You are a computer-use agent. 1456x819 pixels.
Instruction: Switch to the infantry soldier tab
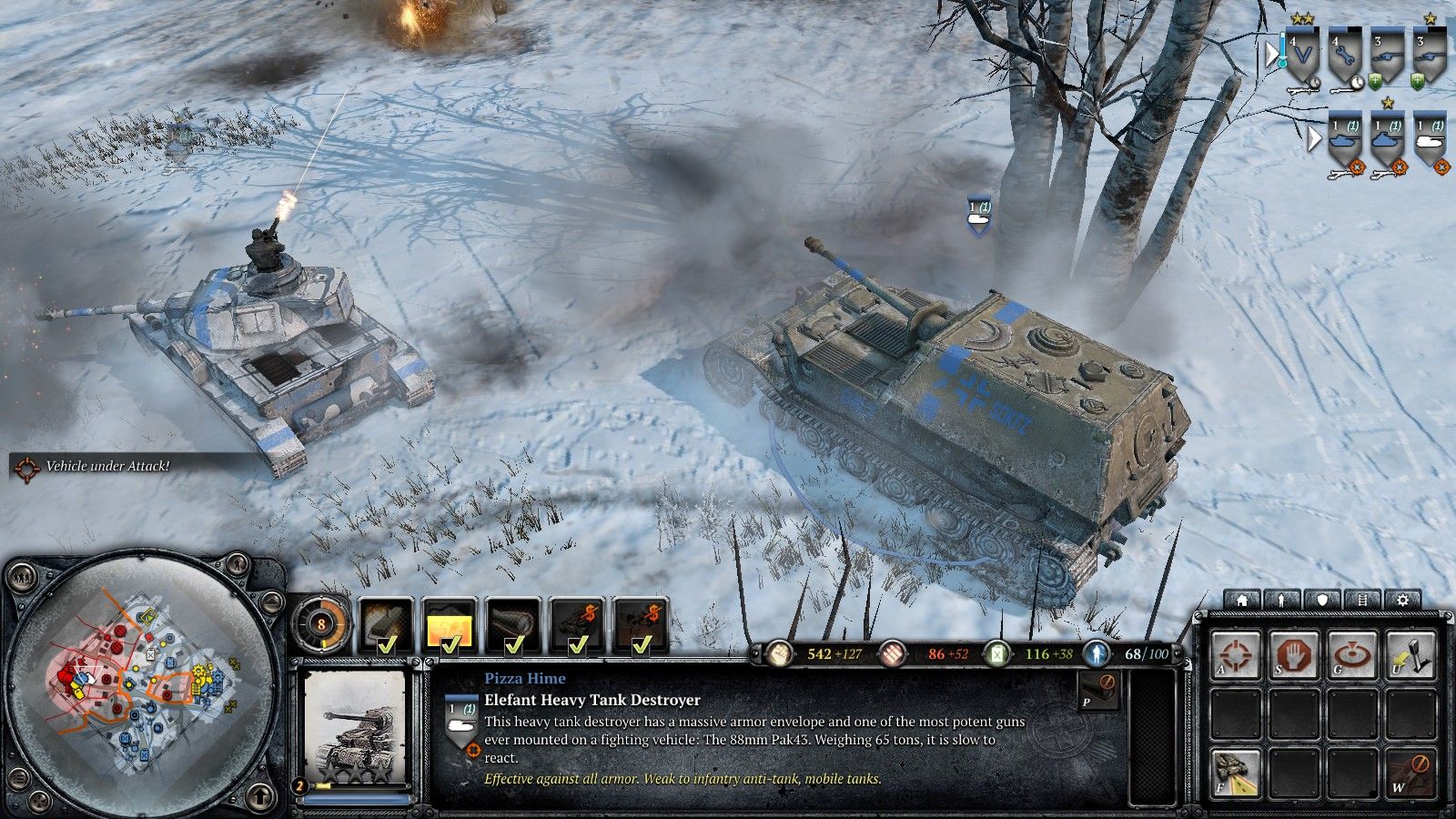[1282, 601]
